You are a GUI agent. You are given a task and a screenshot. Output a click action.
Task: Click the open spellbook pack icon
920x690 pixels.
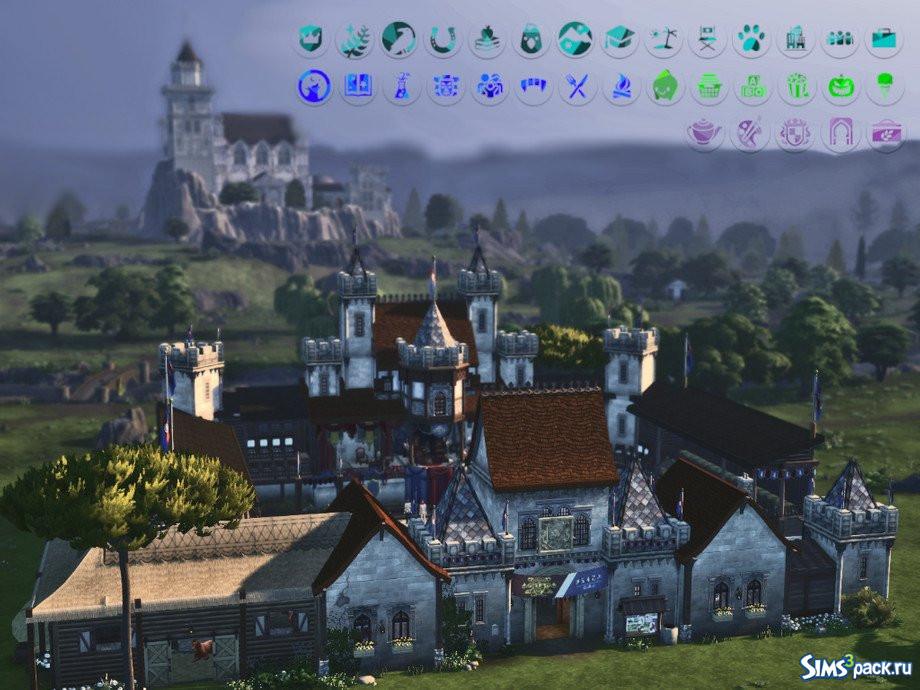pyautogui.click(x=357, y=86)
